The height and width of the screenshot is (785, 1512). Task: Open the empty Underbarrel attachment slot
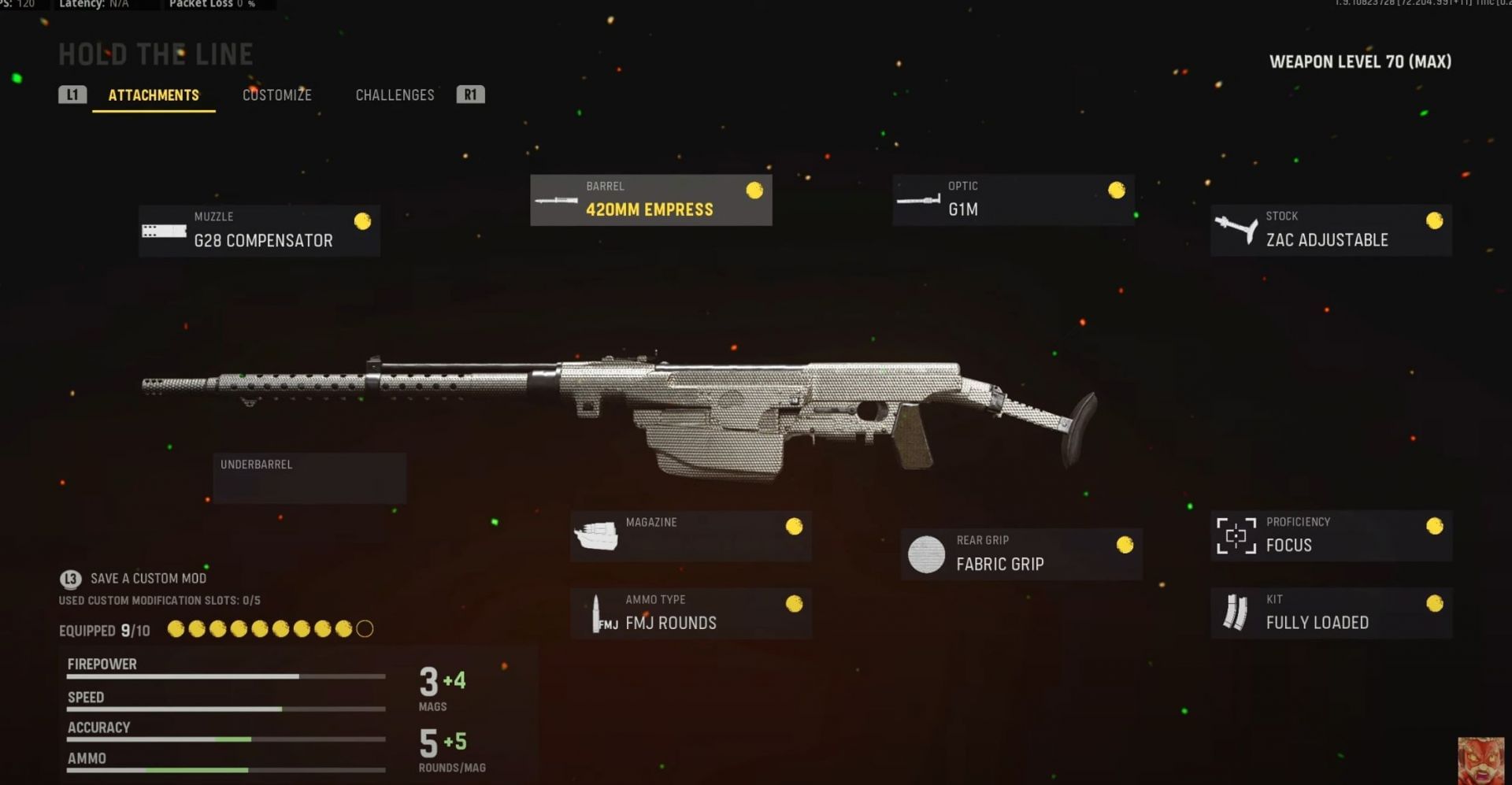[309, 477]
